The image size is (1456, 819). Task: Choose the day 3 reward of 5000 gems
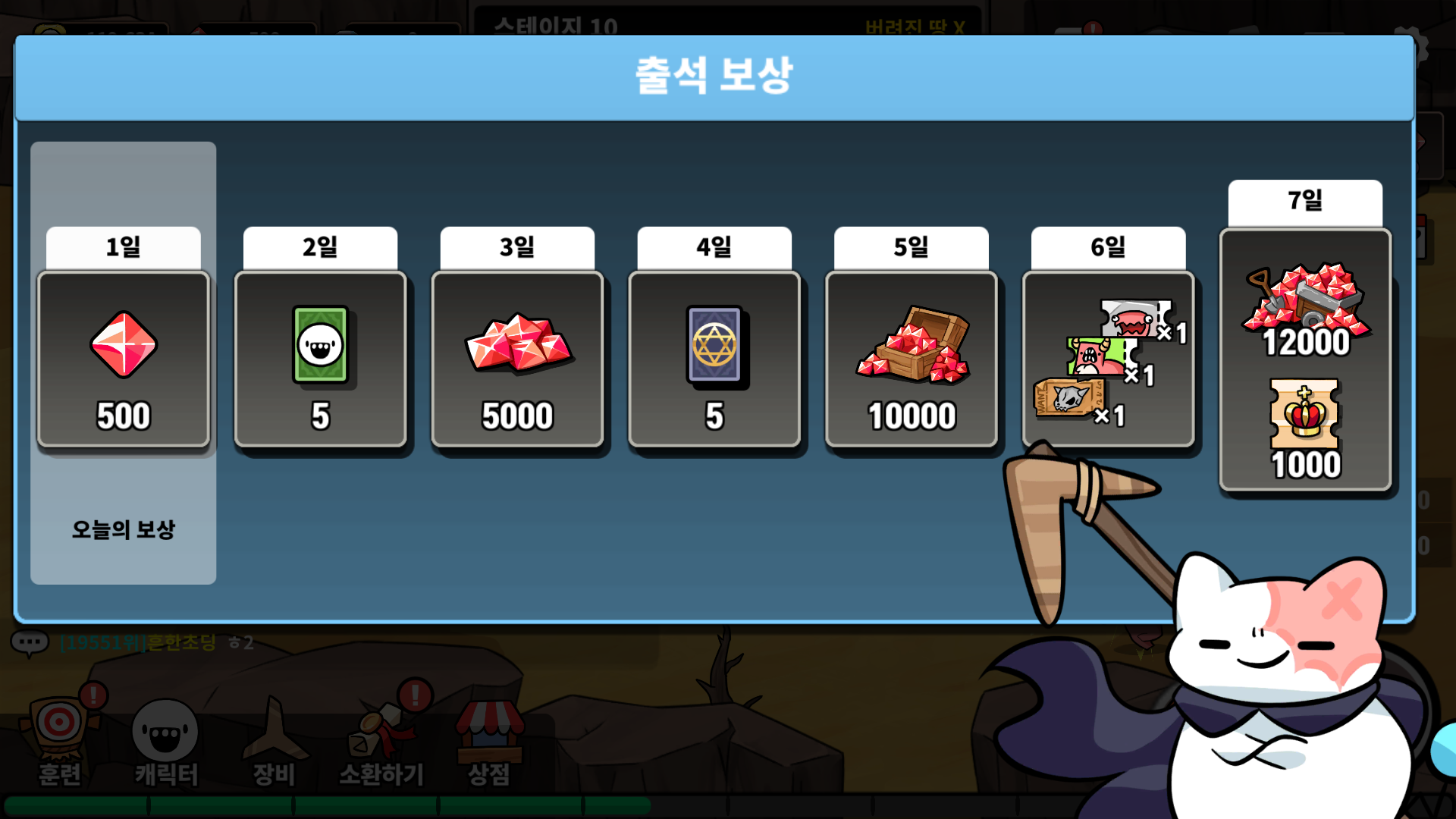pos(517,359)
